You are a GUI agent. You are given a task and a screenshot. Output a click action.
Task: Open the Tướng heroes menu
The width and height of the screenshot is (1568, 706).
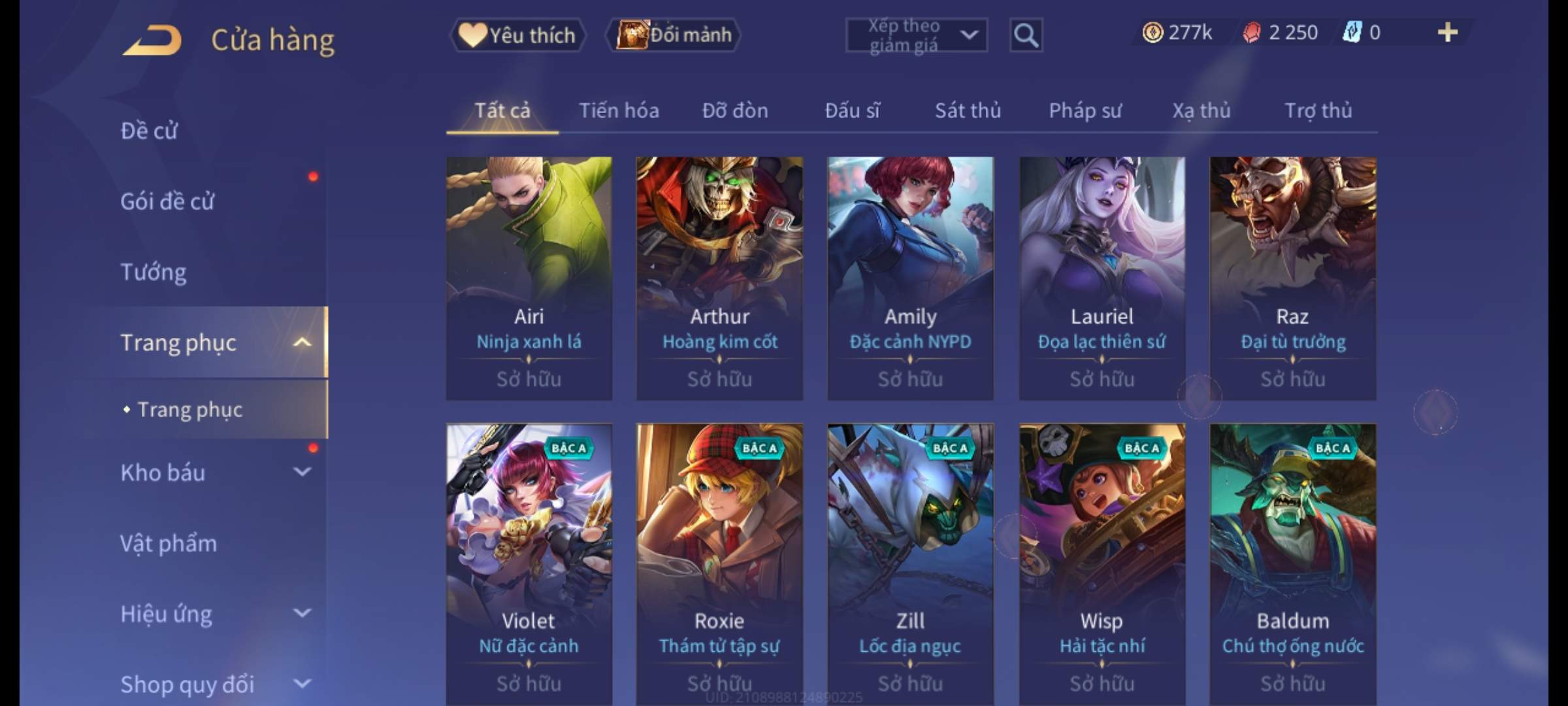[x=154, y=272]
